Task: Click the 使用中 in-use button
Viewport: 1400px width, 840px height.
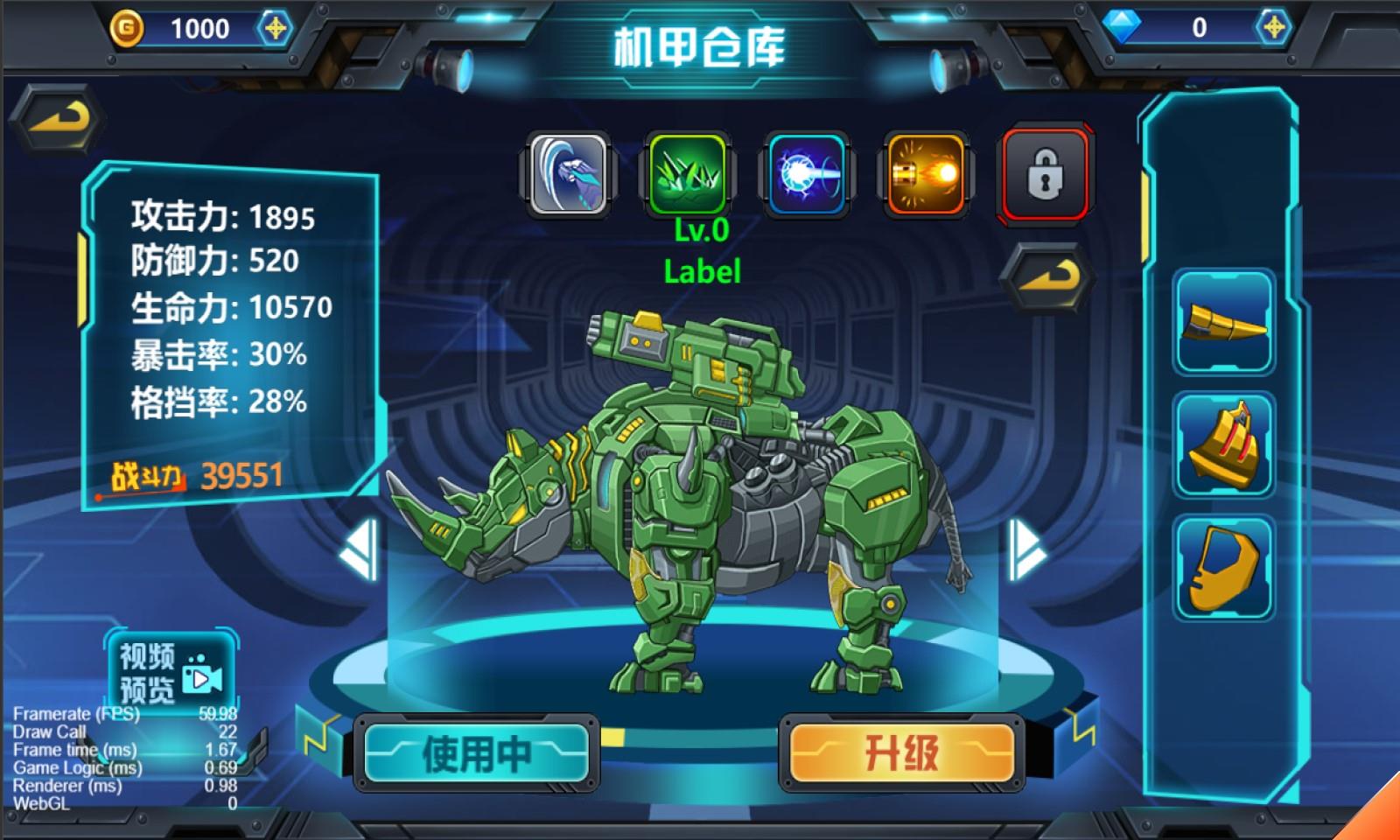Action: pos(475,754)
